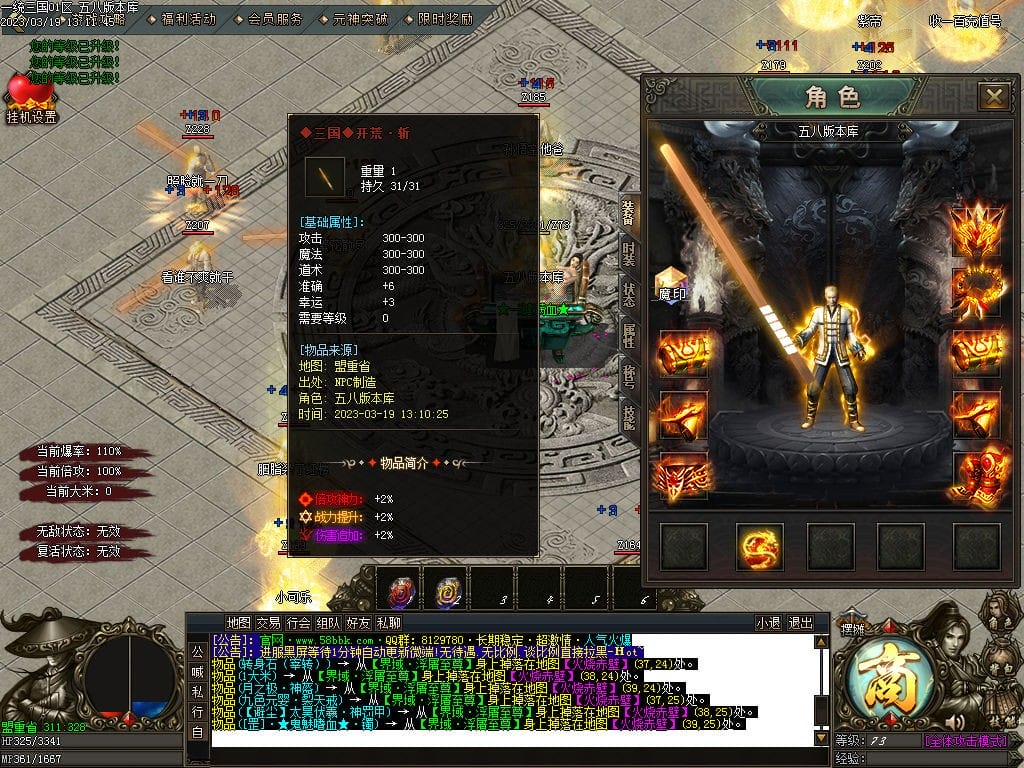
Task: Switch to the 技能 skills tab
Action: coord(628,417)
